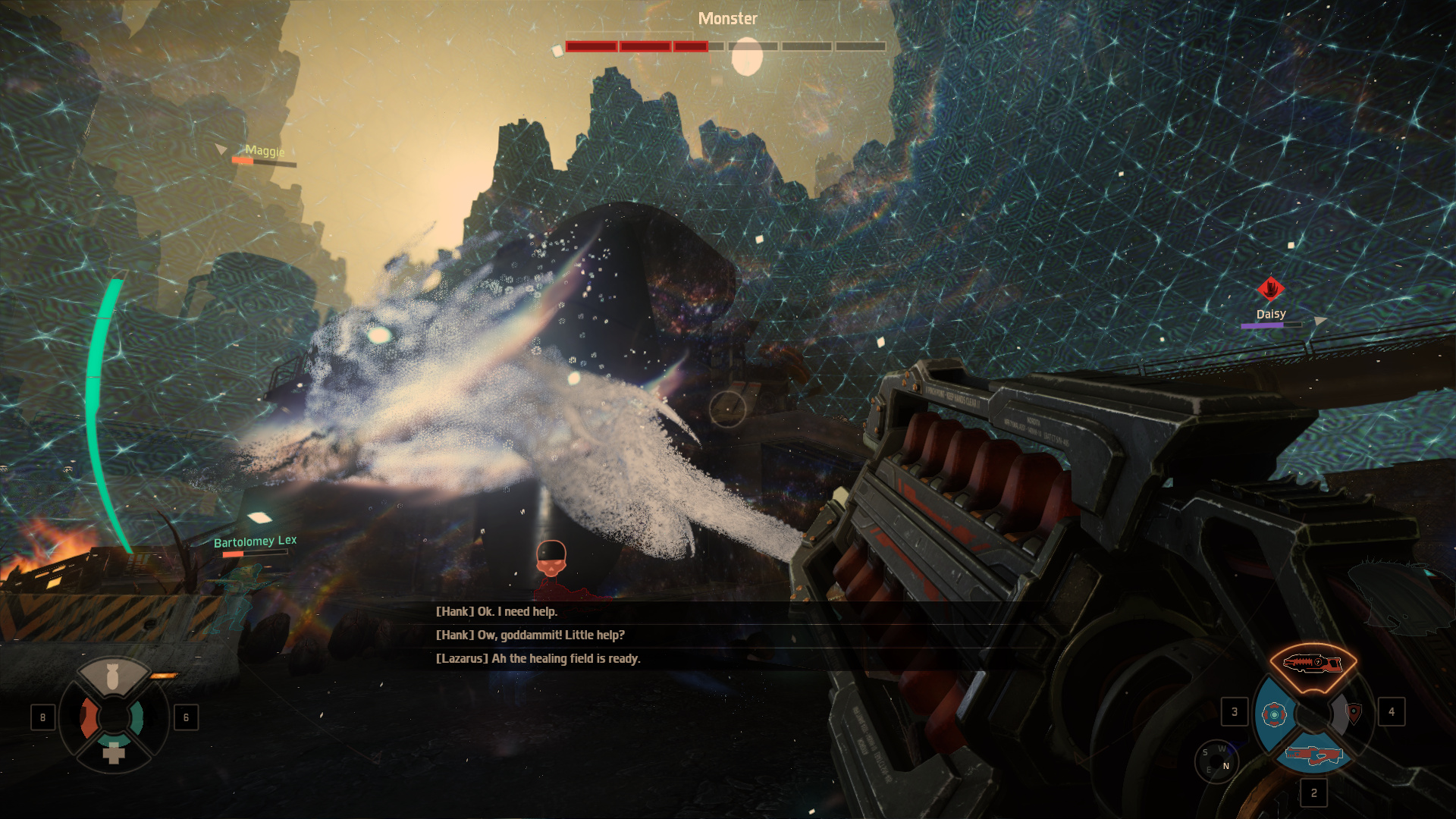Image resolution: width=1456 pixels, height=819 pixels.
Task: Click the downed teammate skull icon
Action: coord(551,559)
